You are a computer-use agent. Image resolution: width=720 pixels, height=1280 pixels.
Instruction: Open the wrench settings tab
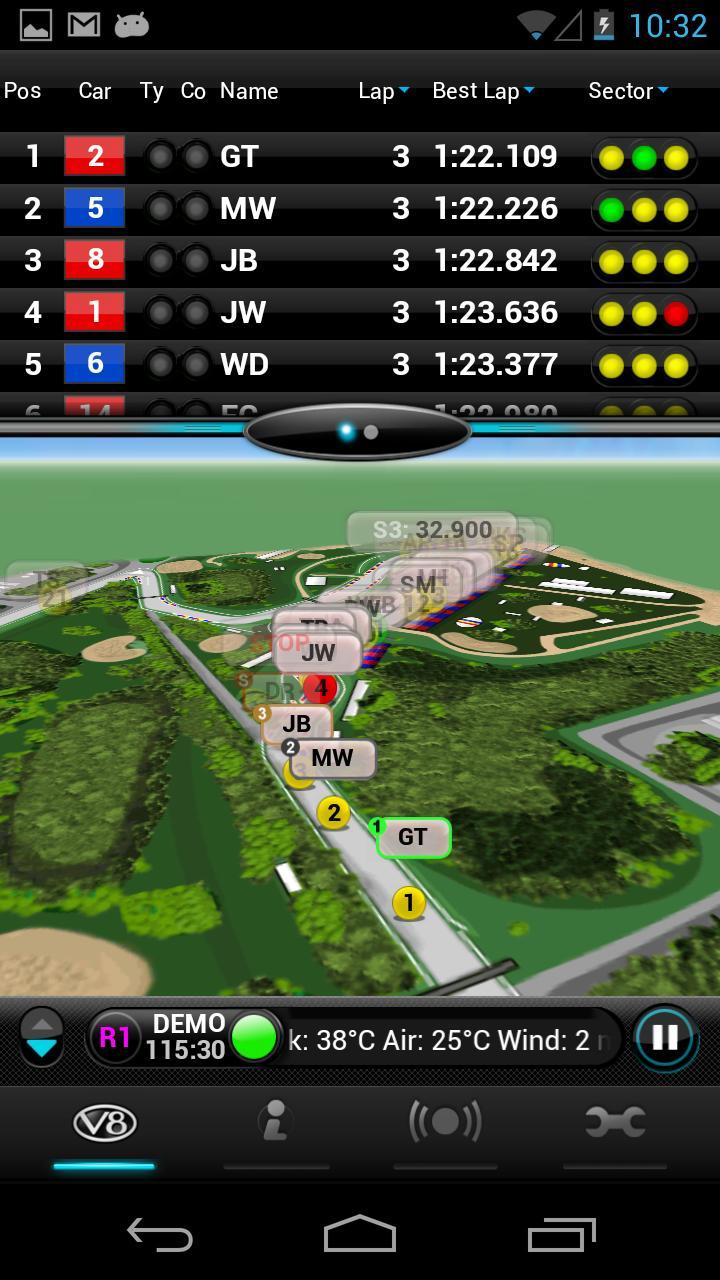615,1124
